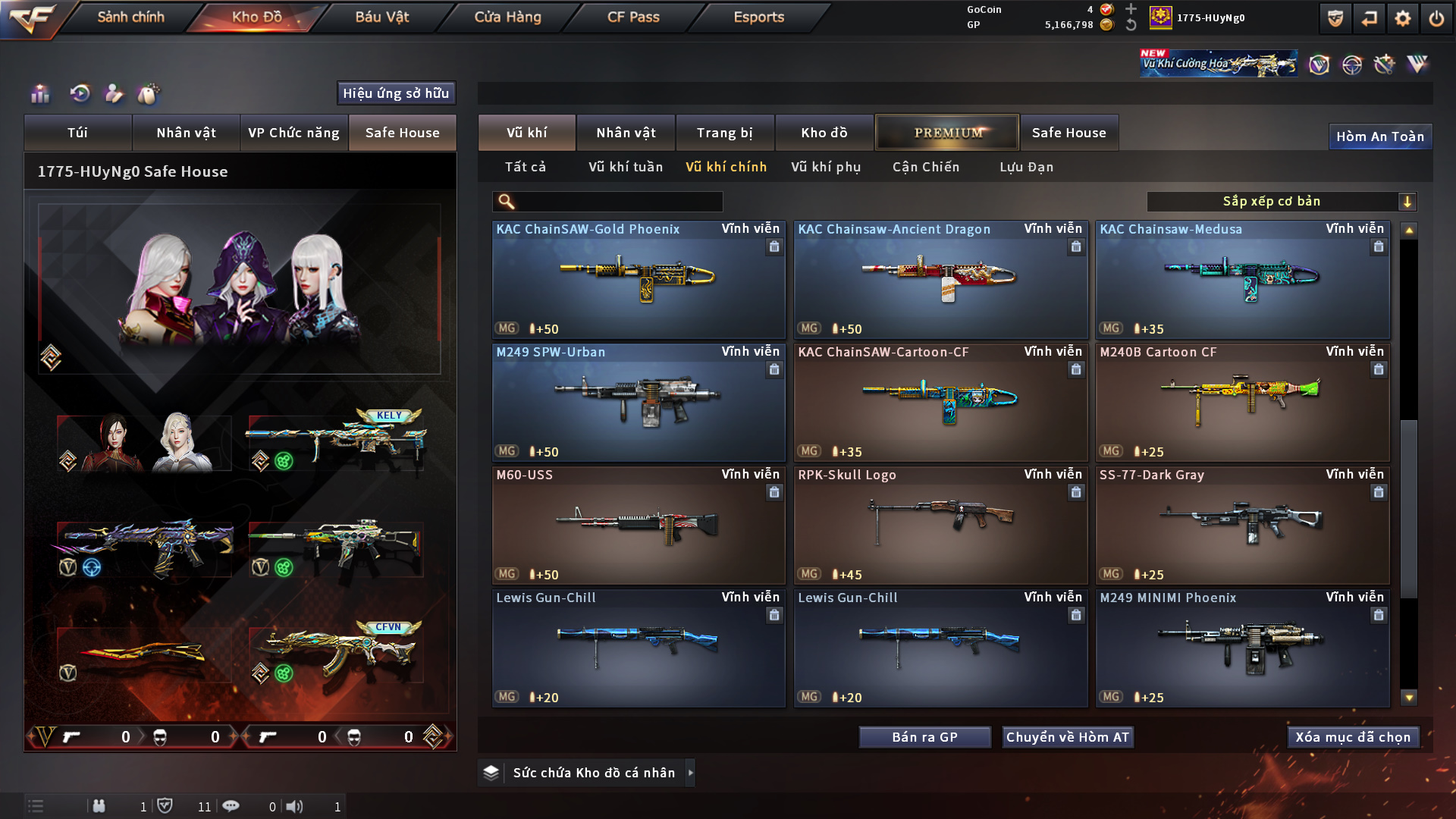1456x819 pixels.
Task: Click the power exit button
Action: pyautogui.click(x=1436, y=18)
